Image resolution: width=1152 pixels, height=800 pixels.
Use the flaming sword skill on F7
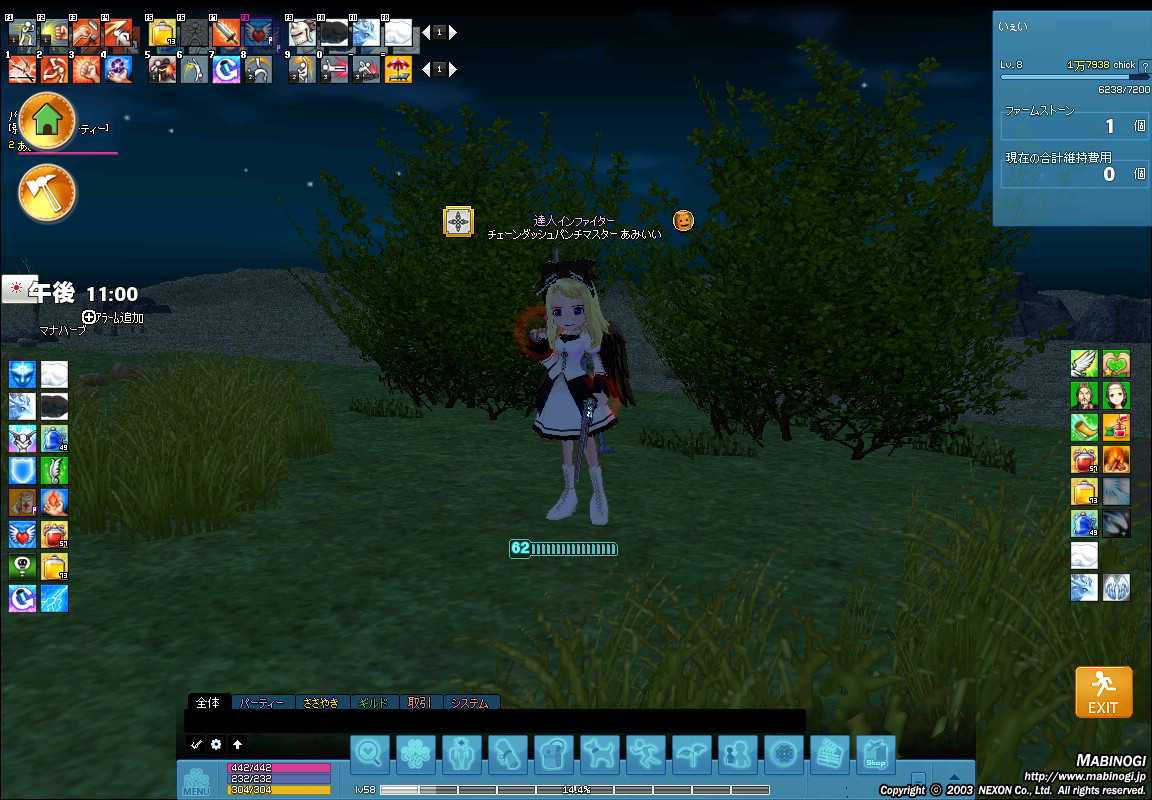coord(225,33)
